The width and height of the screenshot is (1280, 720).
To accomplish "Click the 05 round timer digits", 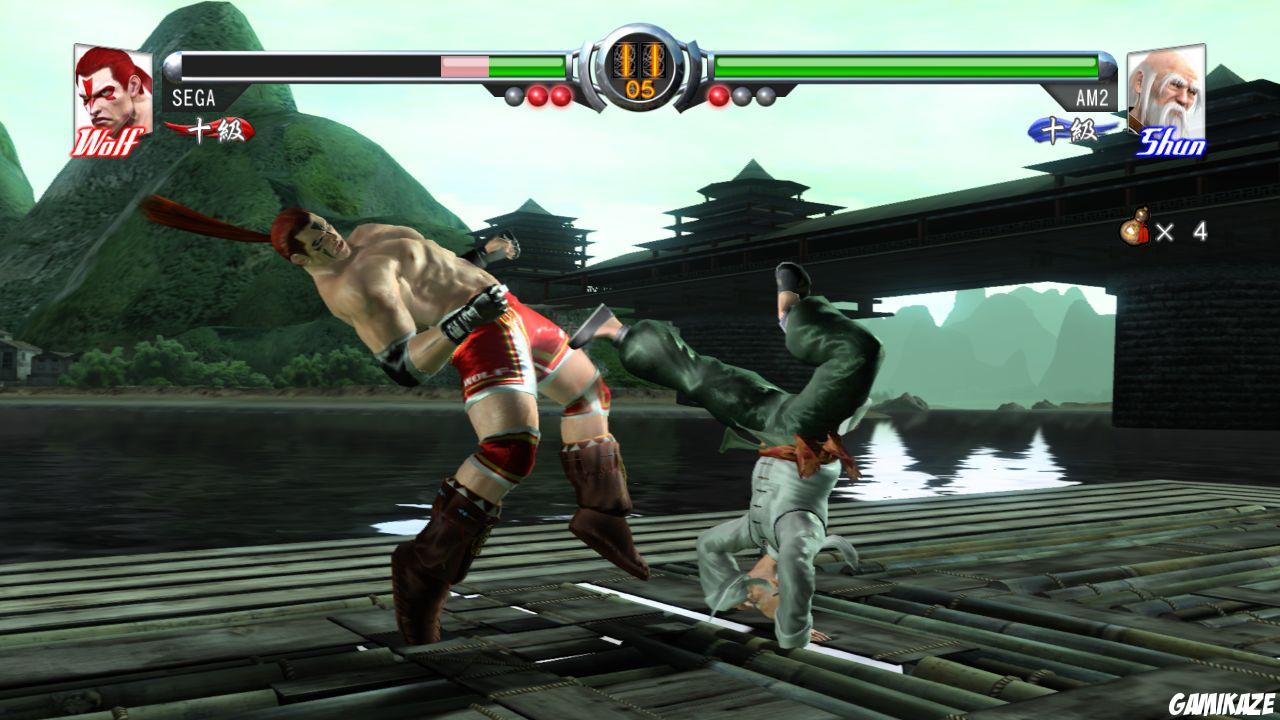I will (x=640, y=88).
